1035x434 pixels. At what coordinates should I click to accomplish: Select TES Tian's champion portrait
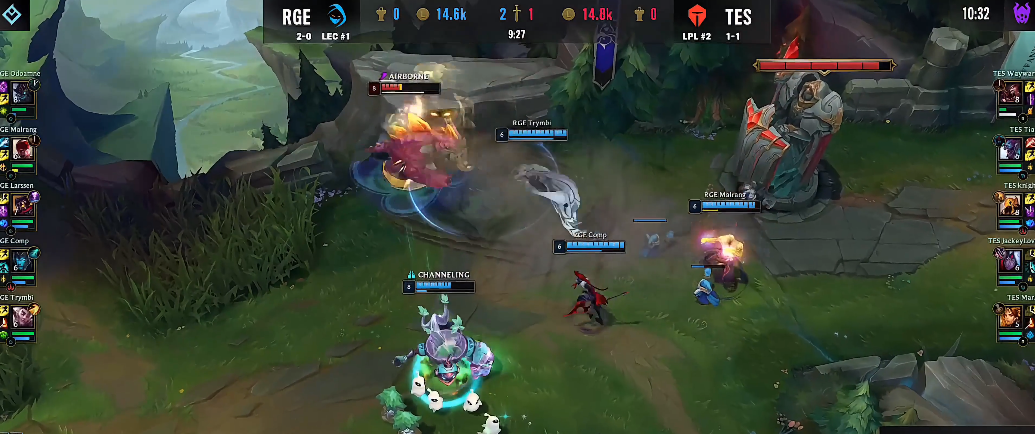tap(1012, 150)
